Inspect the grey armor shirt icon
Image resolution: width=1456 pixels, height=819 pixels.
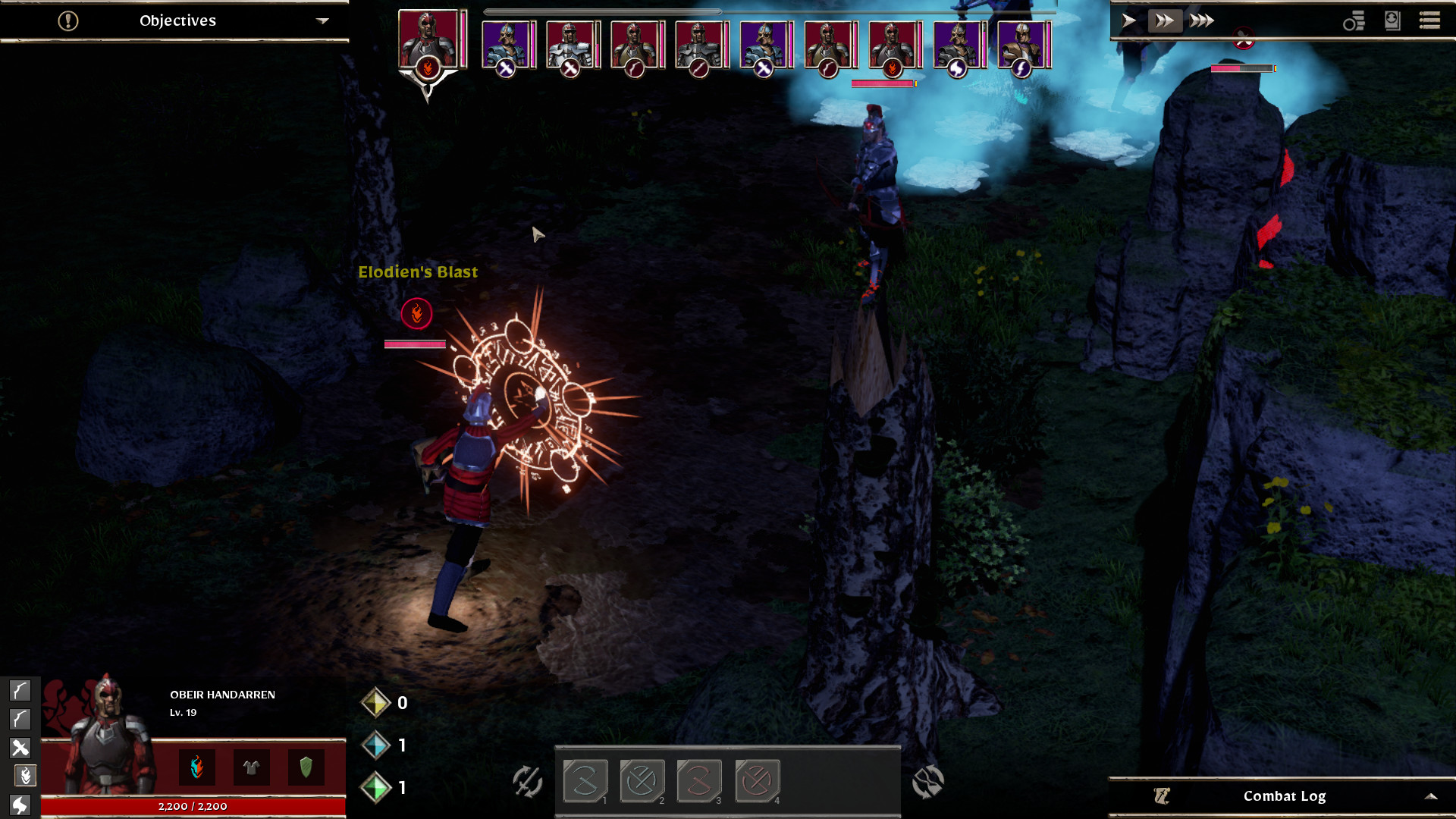pyautogui.click(x=251, y=767)
